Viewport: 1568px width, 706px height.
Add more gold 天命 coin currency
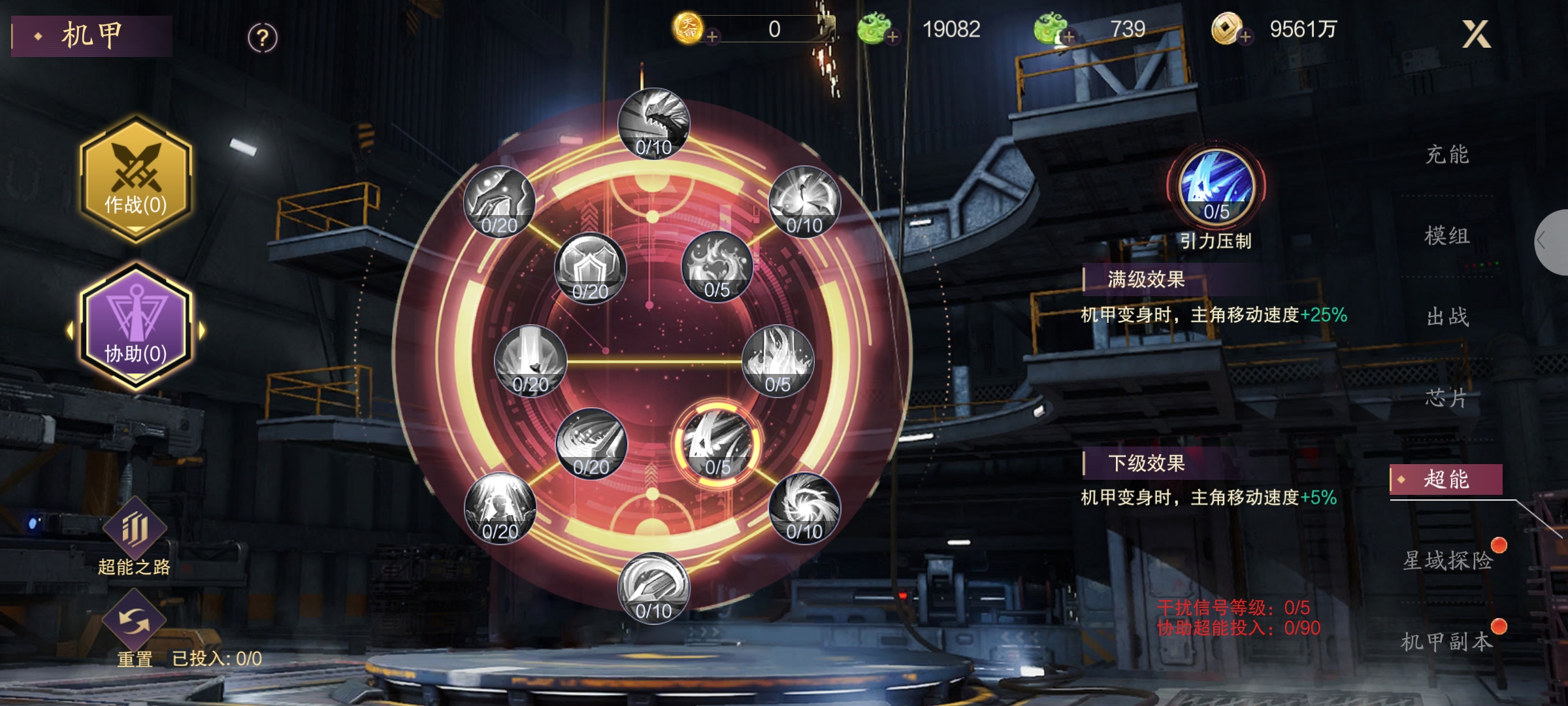[713, 37]
